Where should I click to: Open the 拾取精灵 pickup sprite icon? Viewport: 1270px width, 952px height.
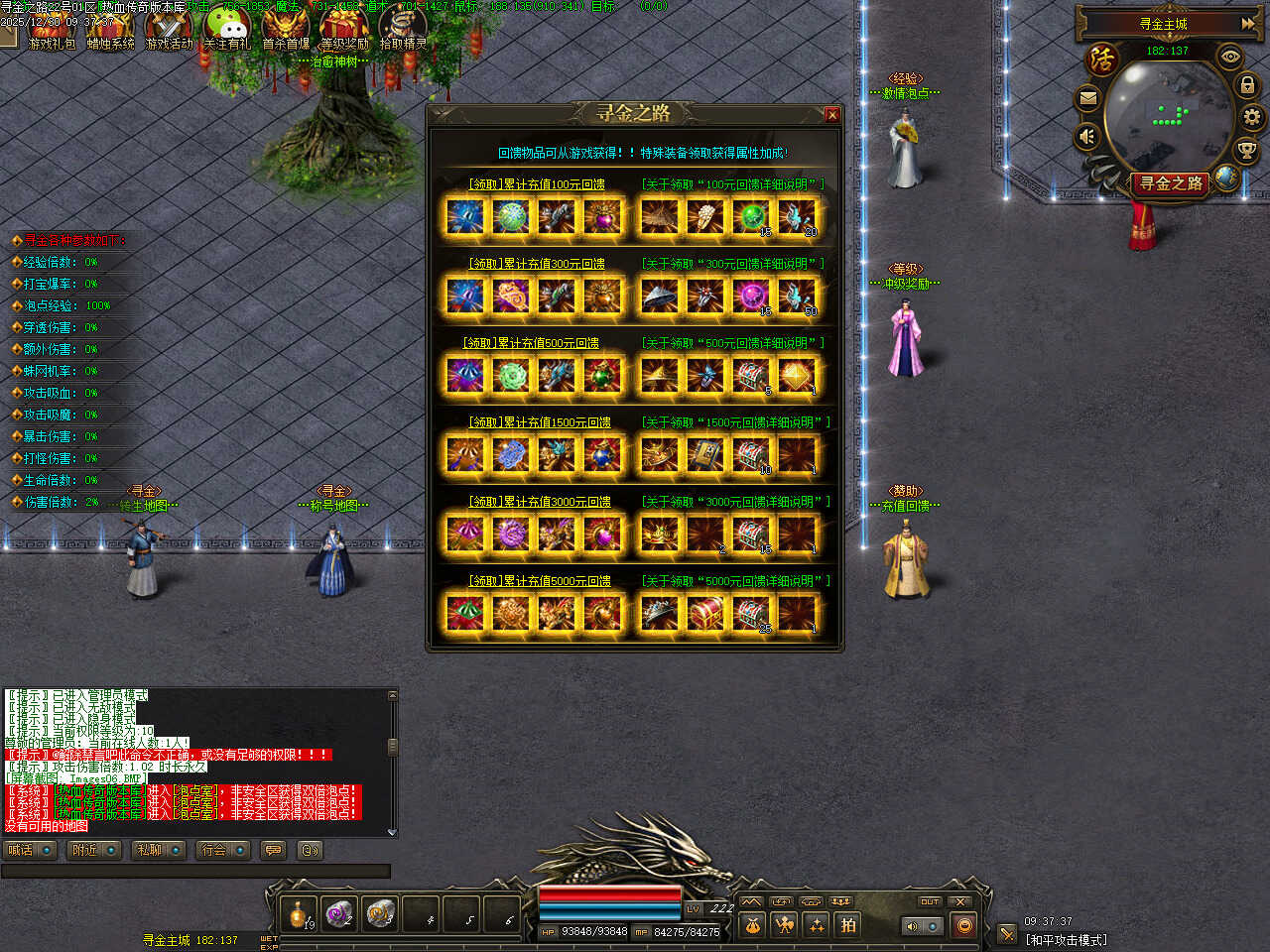(x=403, y=28)
